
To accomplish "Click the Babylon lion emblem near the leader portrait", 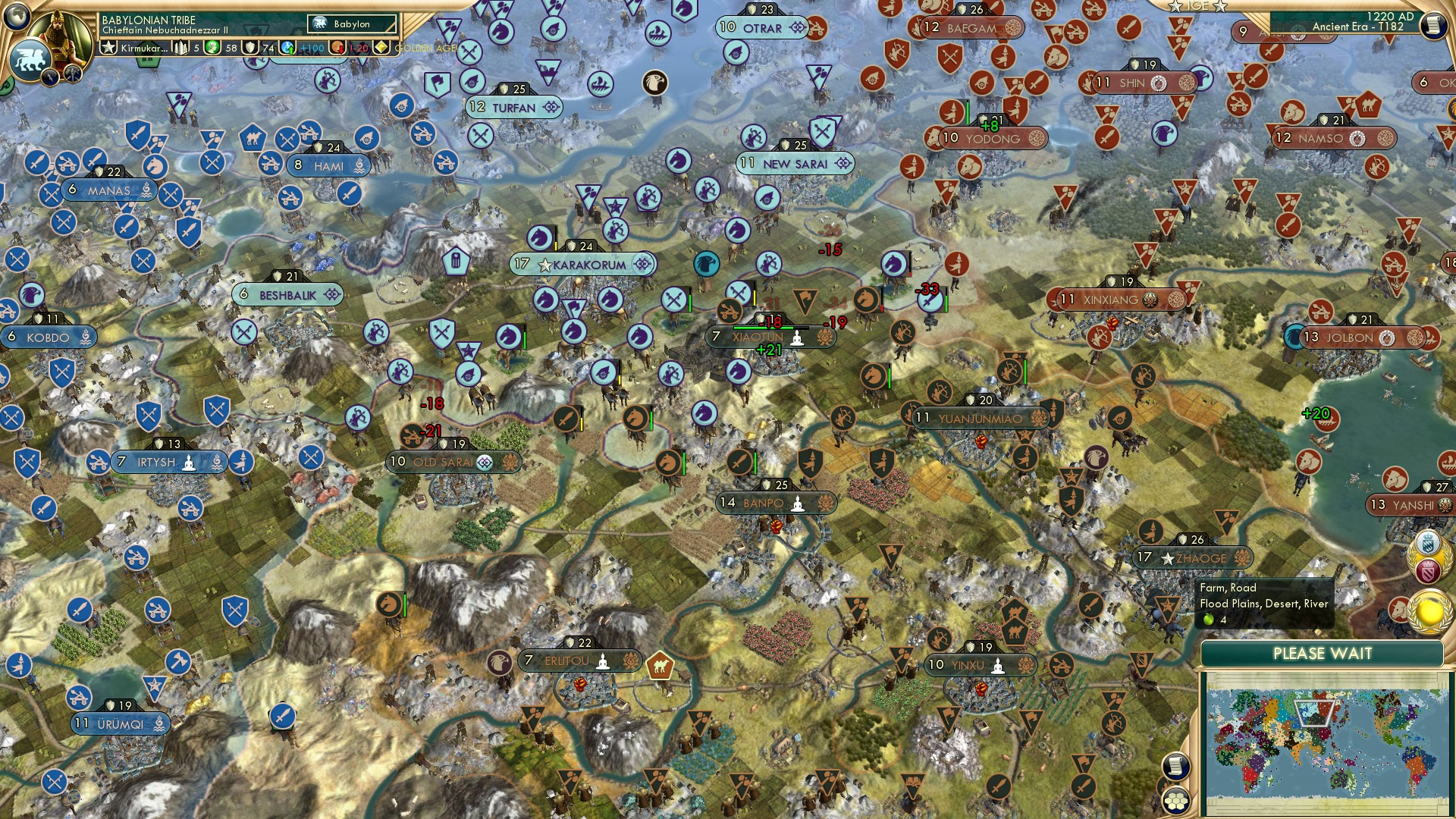I will (x=30, y=58).
